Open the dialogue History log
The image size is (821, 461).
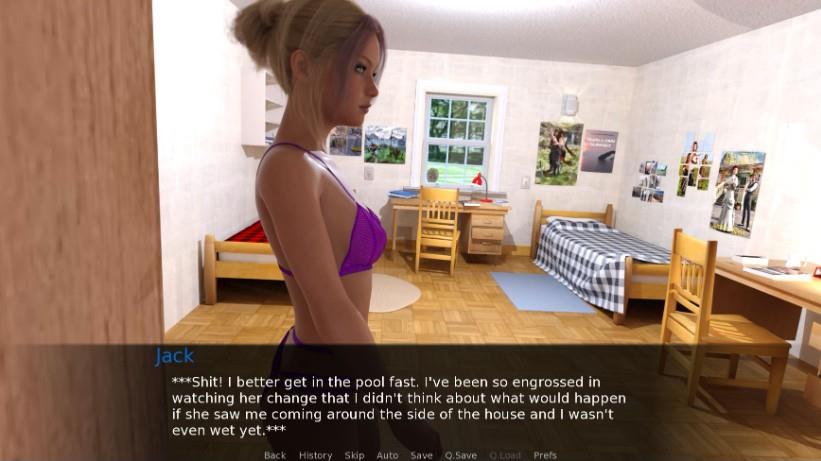(315, 455)
